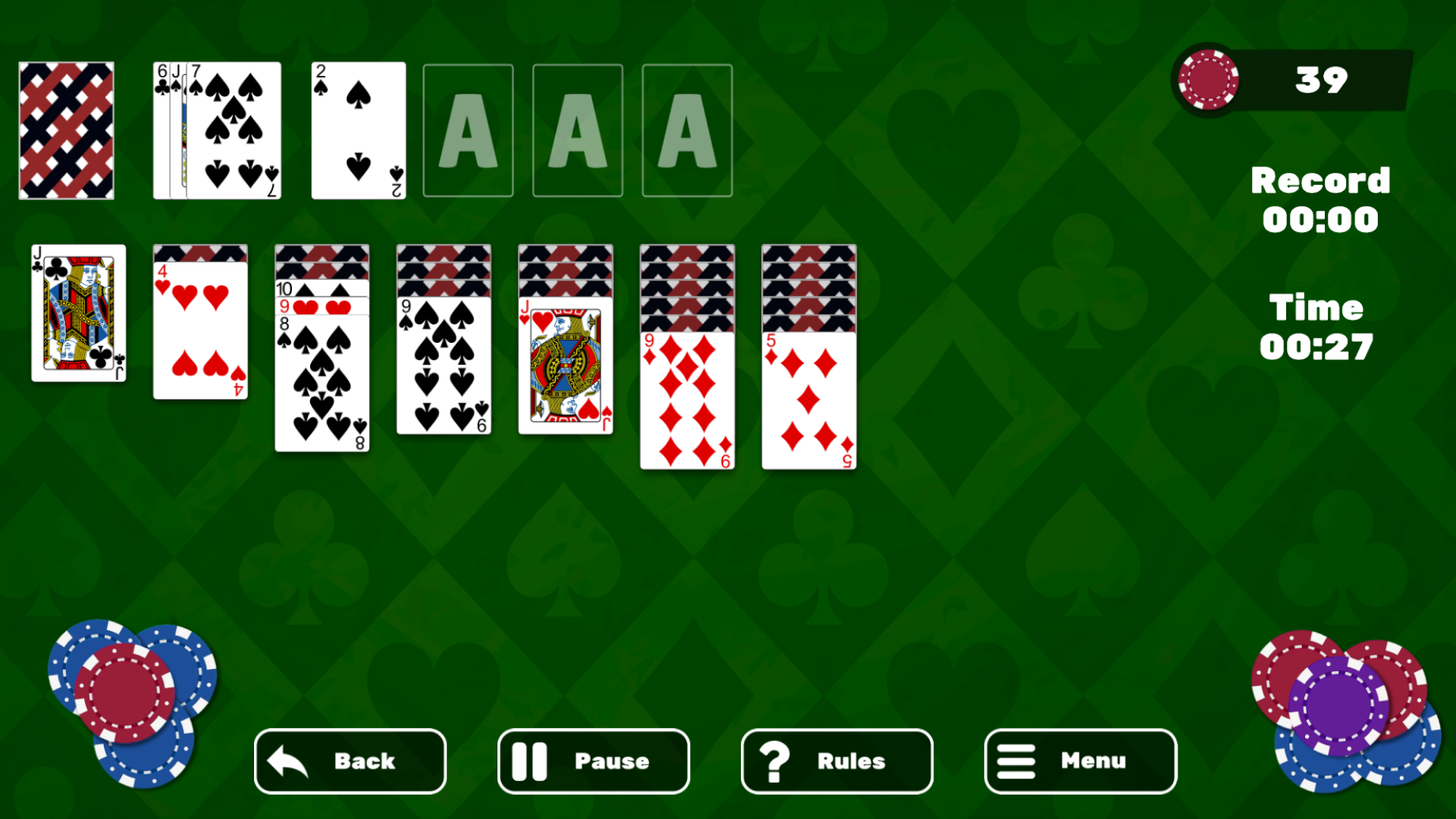The image size is (1456, 819).
Task: Draw a card from the face-down stock pile
Action: pos(66,130)
